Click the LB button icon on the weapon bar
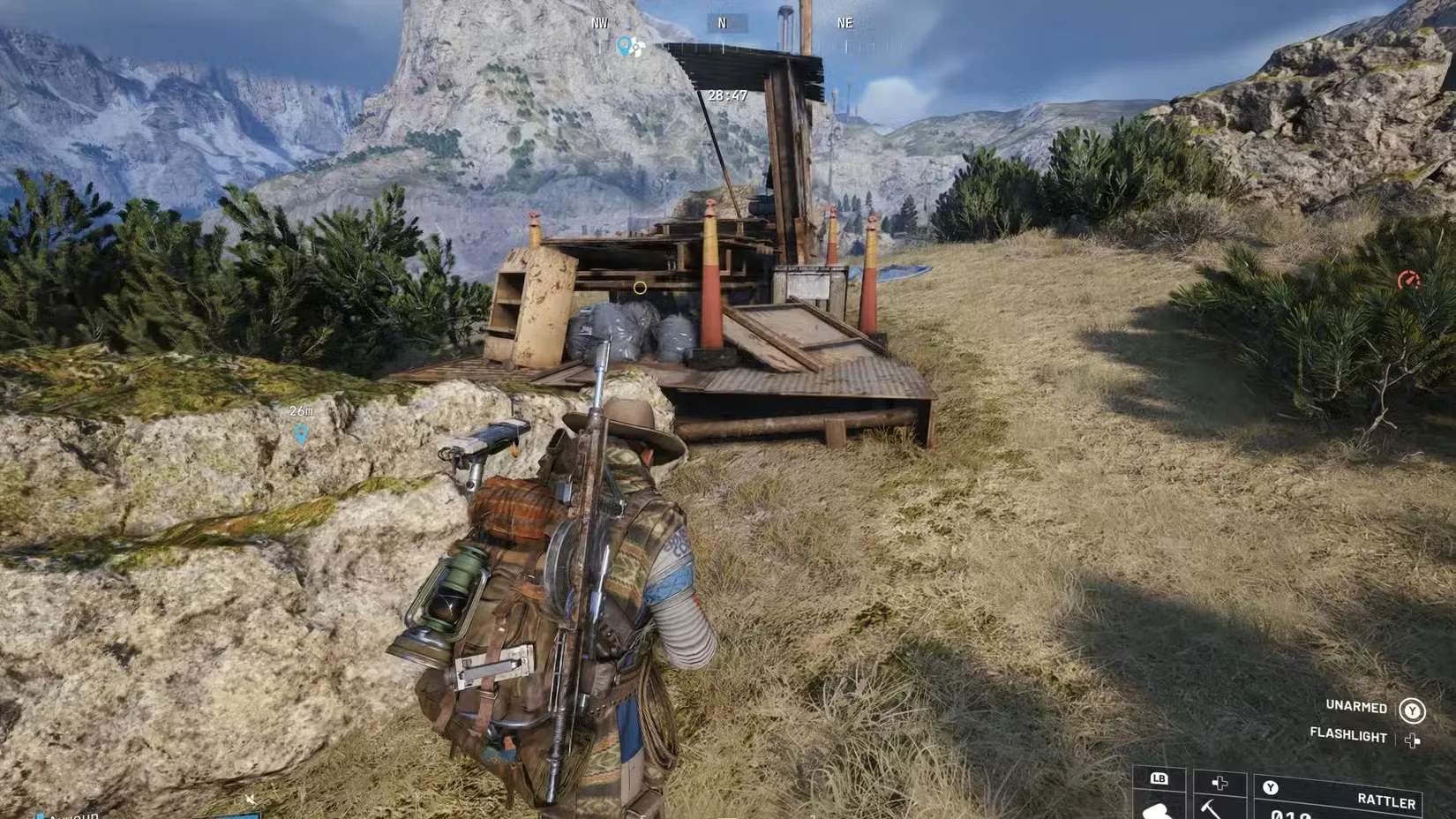The image size is (1456, 819). (x=1160, y=779)
